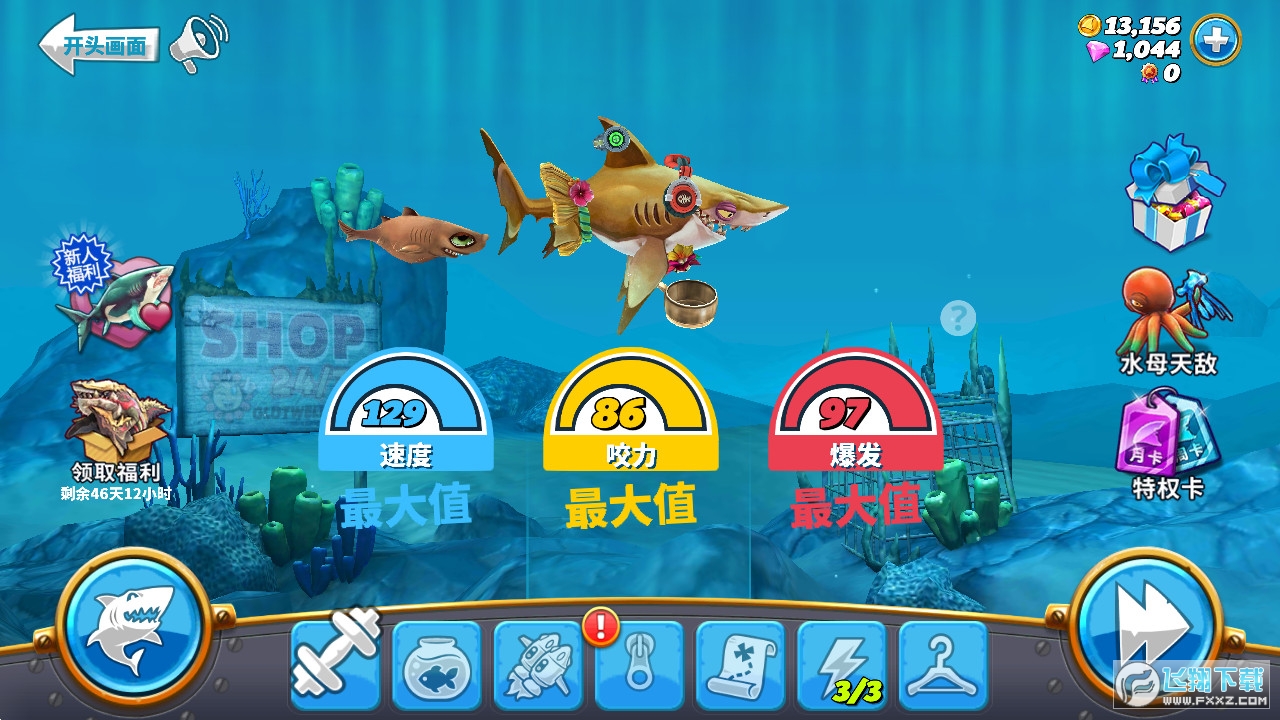
Task: Open the dumbbell training menu
Action: [335, 663]
